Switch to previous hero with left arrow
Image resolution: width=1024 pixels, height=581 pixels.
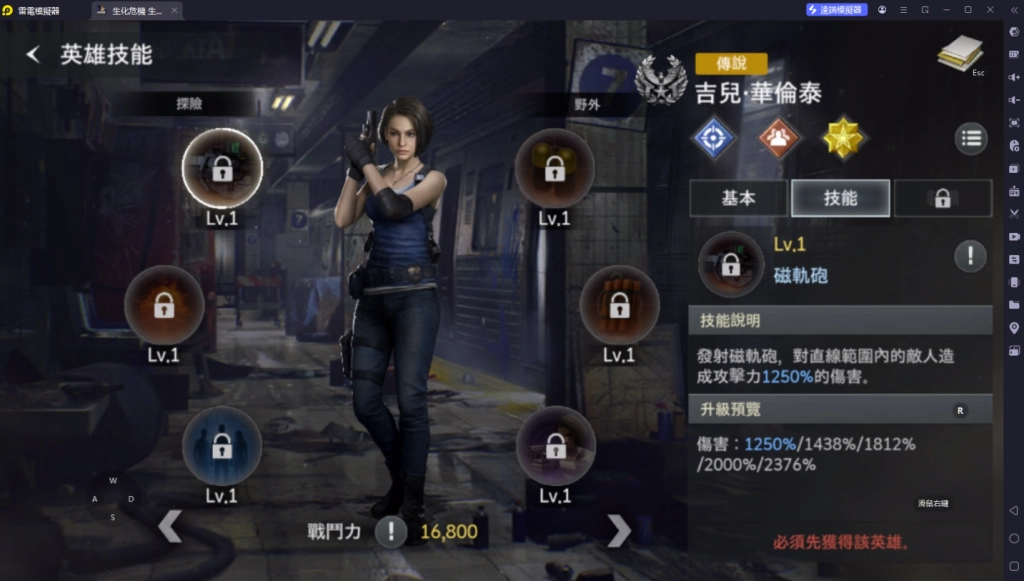point(170,527)
